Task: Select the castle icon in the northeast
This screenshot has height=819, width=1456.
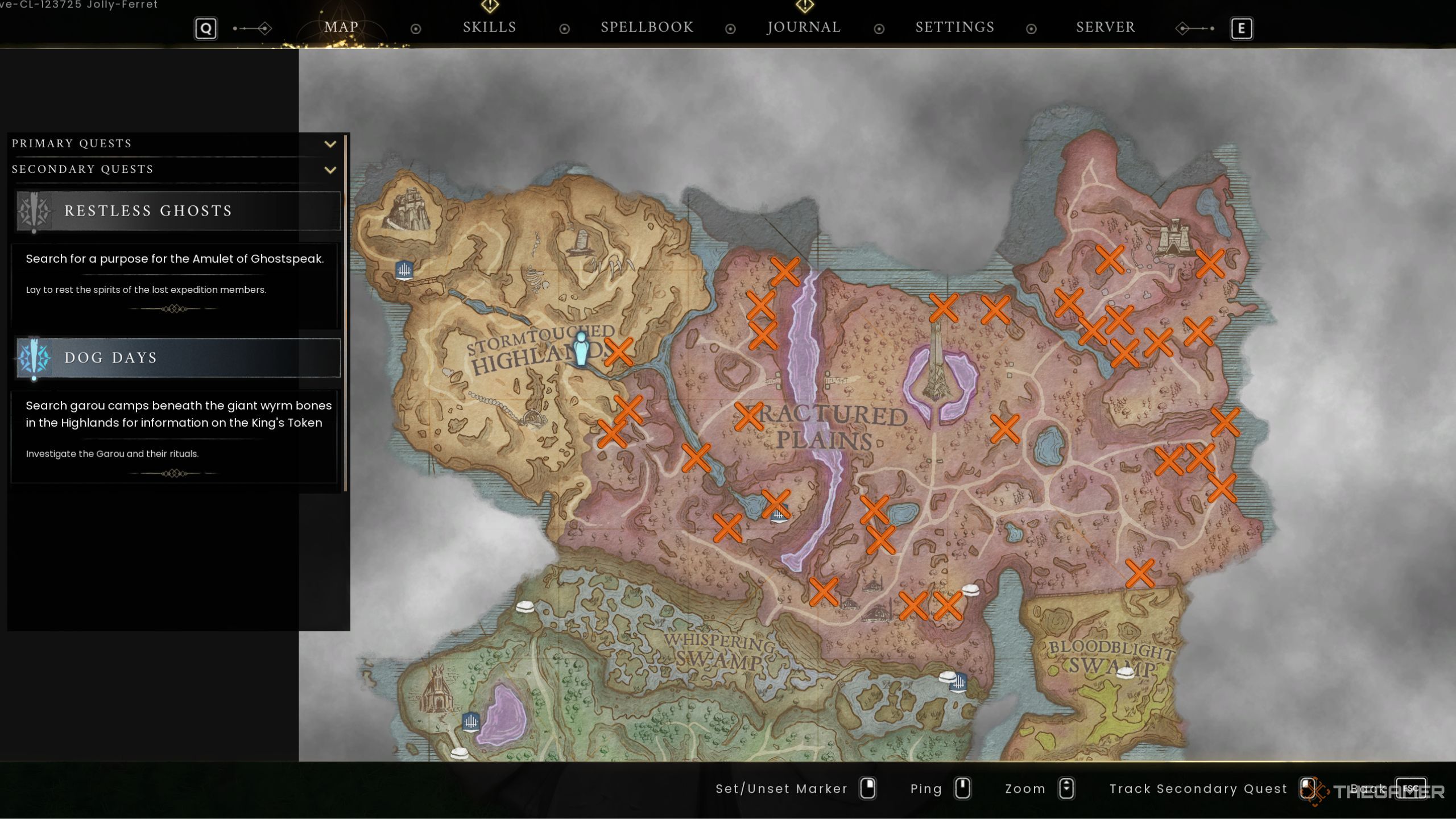Action: pyautogui.click(x=1173, y=237)
